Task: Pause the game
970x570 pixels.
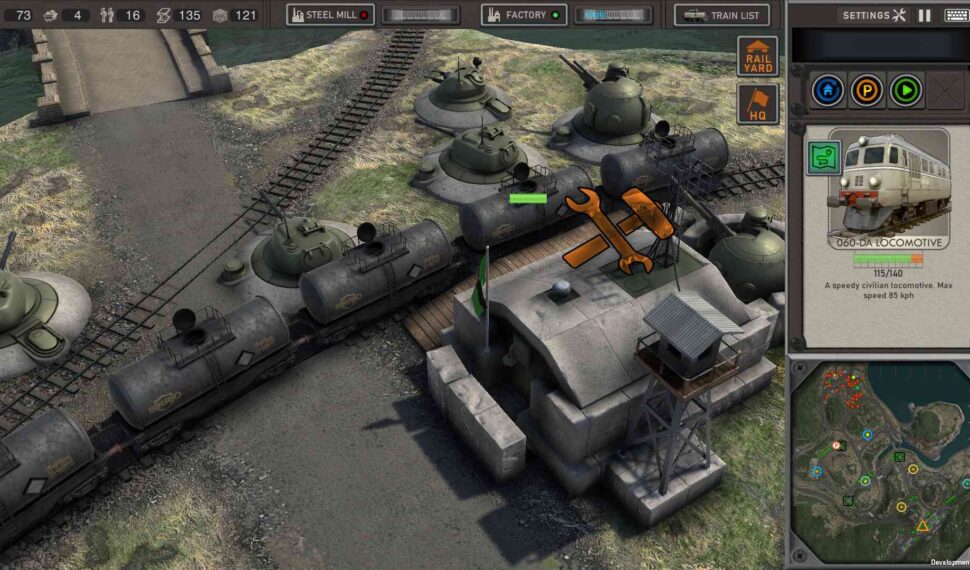Action: click(x=924, y=15)
